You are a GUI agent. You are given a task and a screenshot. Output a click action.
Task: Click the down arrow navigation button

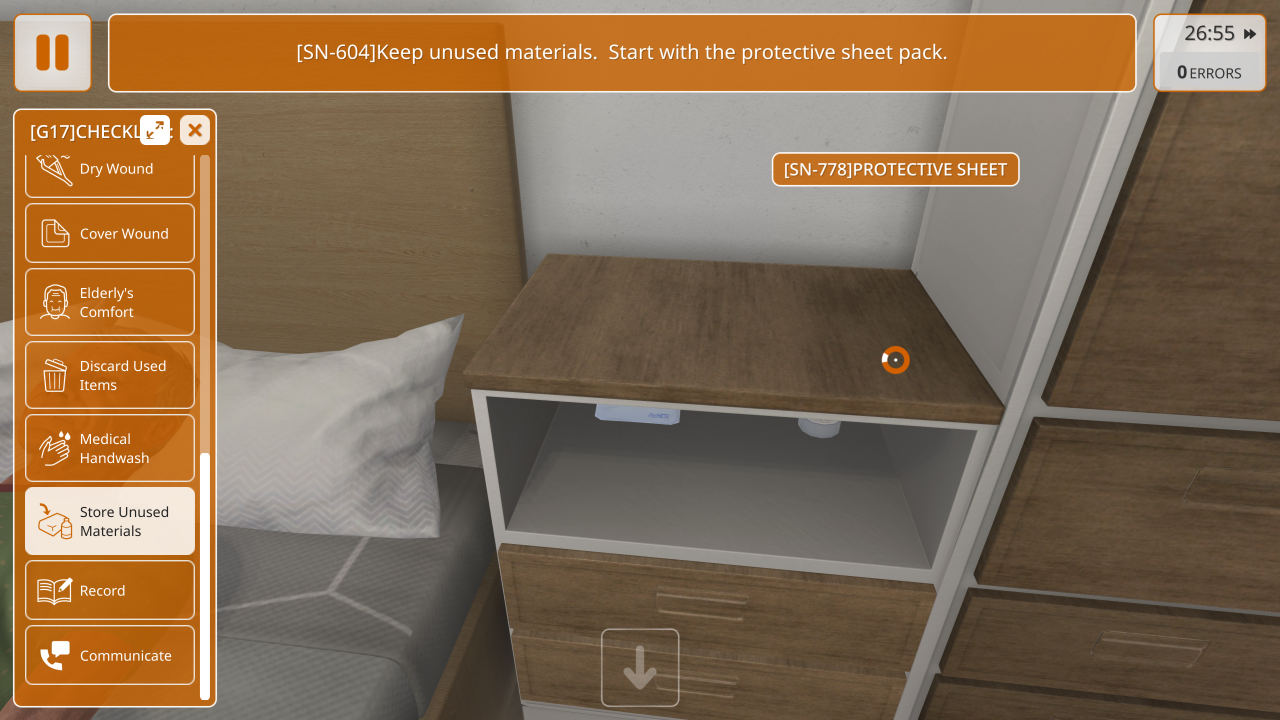point(640,668)
